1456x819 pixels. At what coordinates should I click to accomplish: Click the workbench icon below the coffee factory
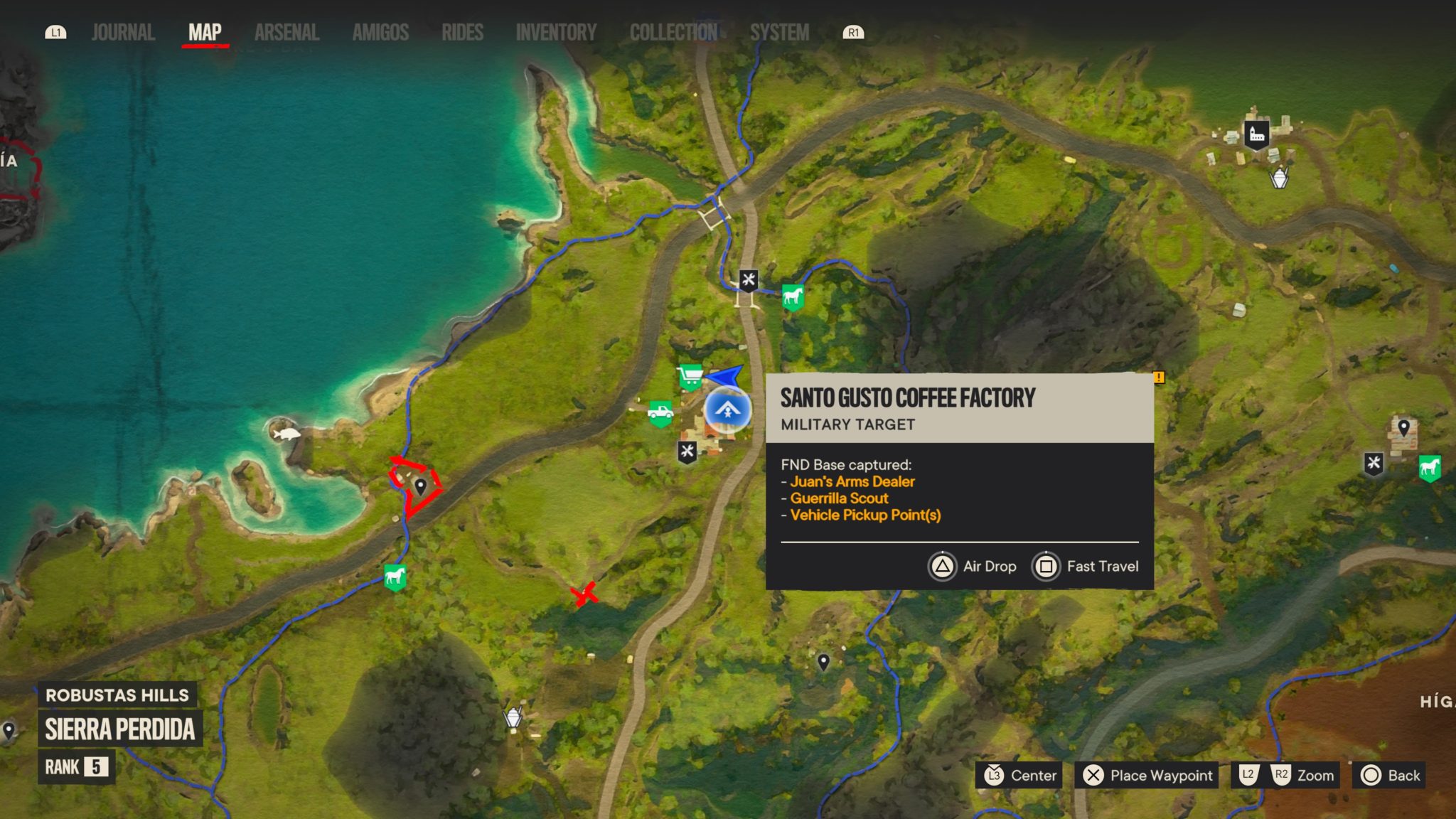click(687, 449)
